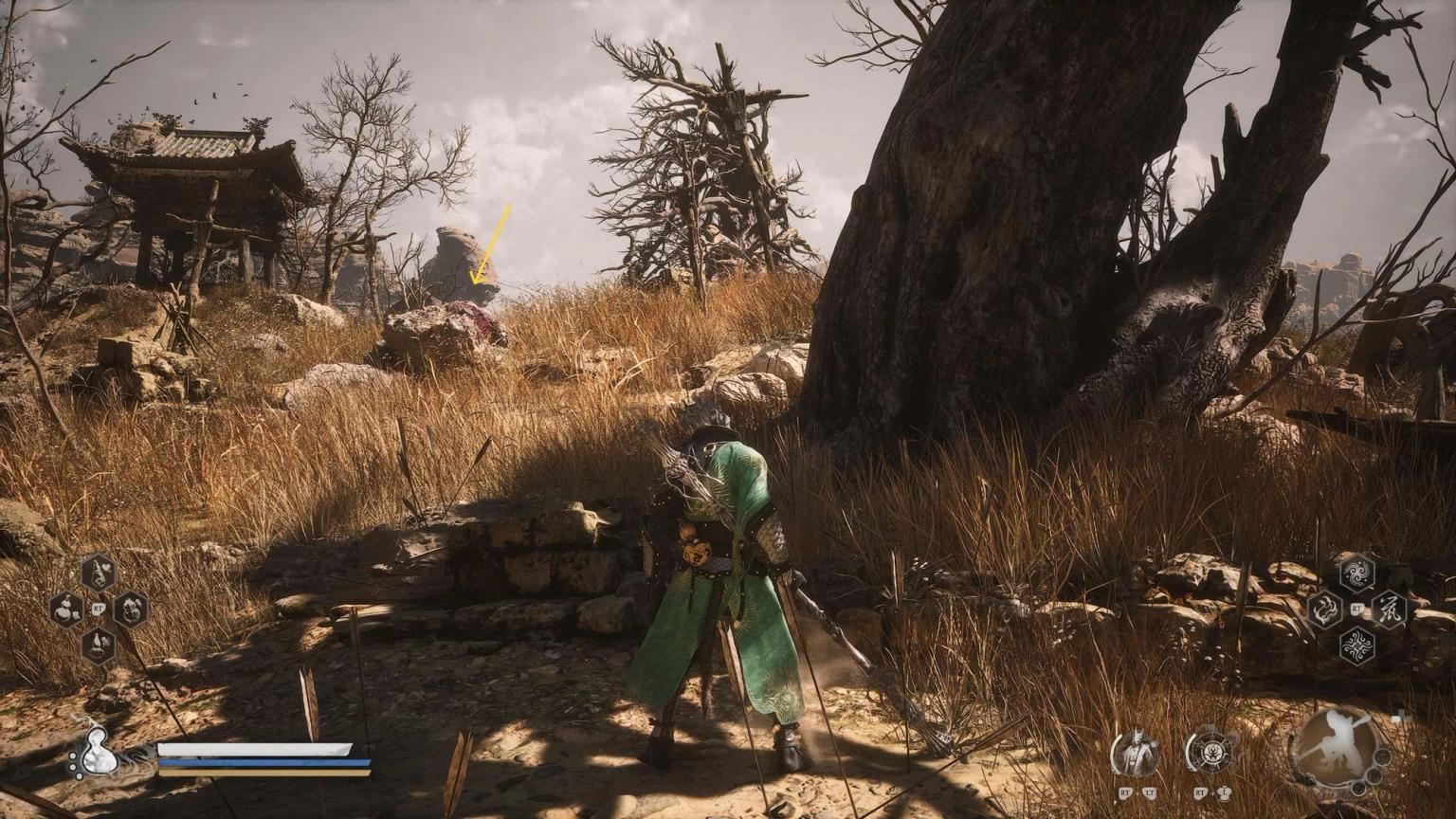Activate the wispy flame beast spell
This screenshot has height=819, width=1456.
pos(1324,609)
